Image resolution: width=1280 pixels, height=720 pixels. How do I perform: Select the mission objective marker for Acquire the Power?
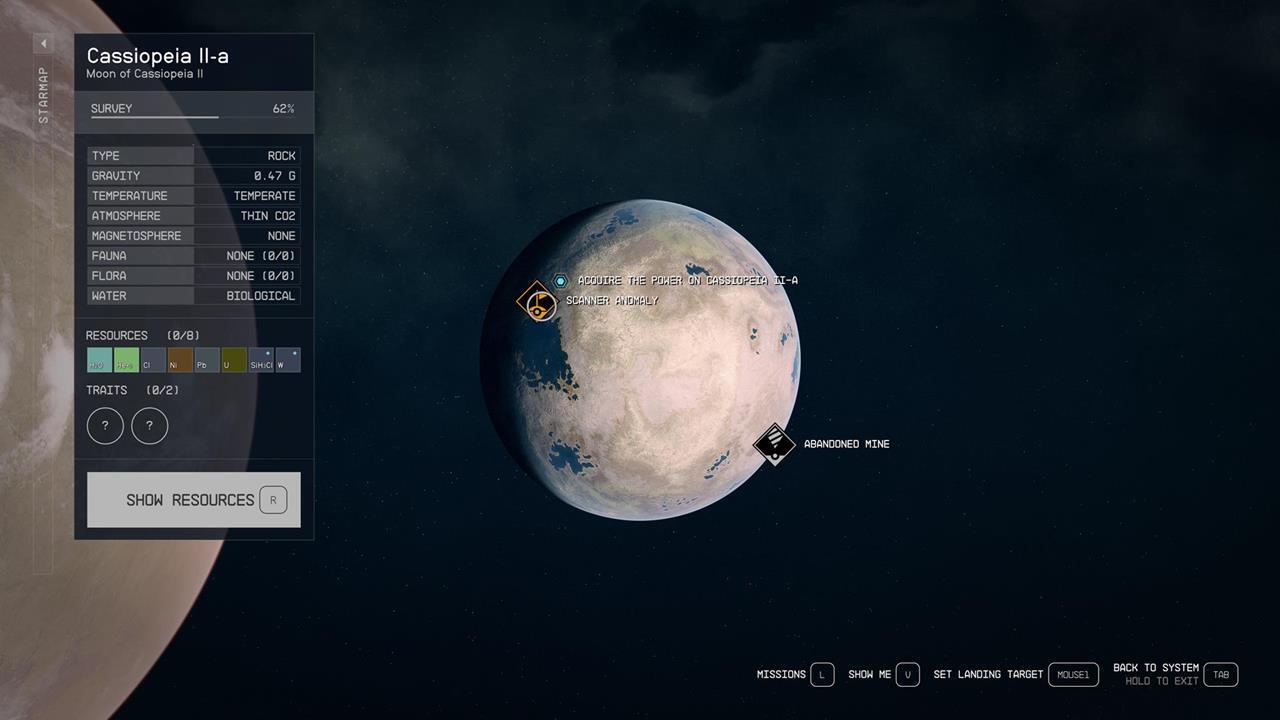coord(560,281)
